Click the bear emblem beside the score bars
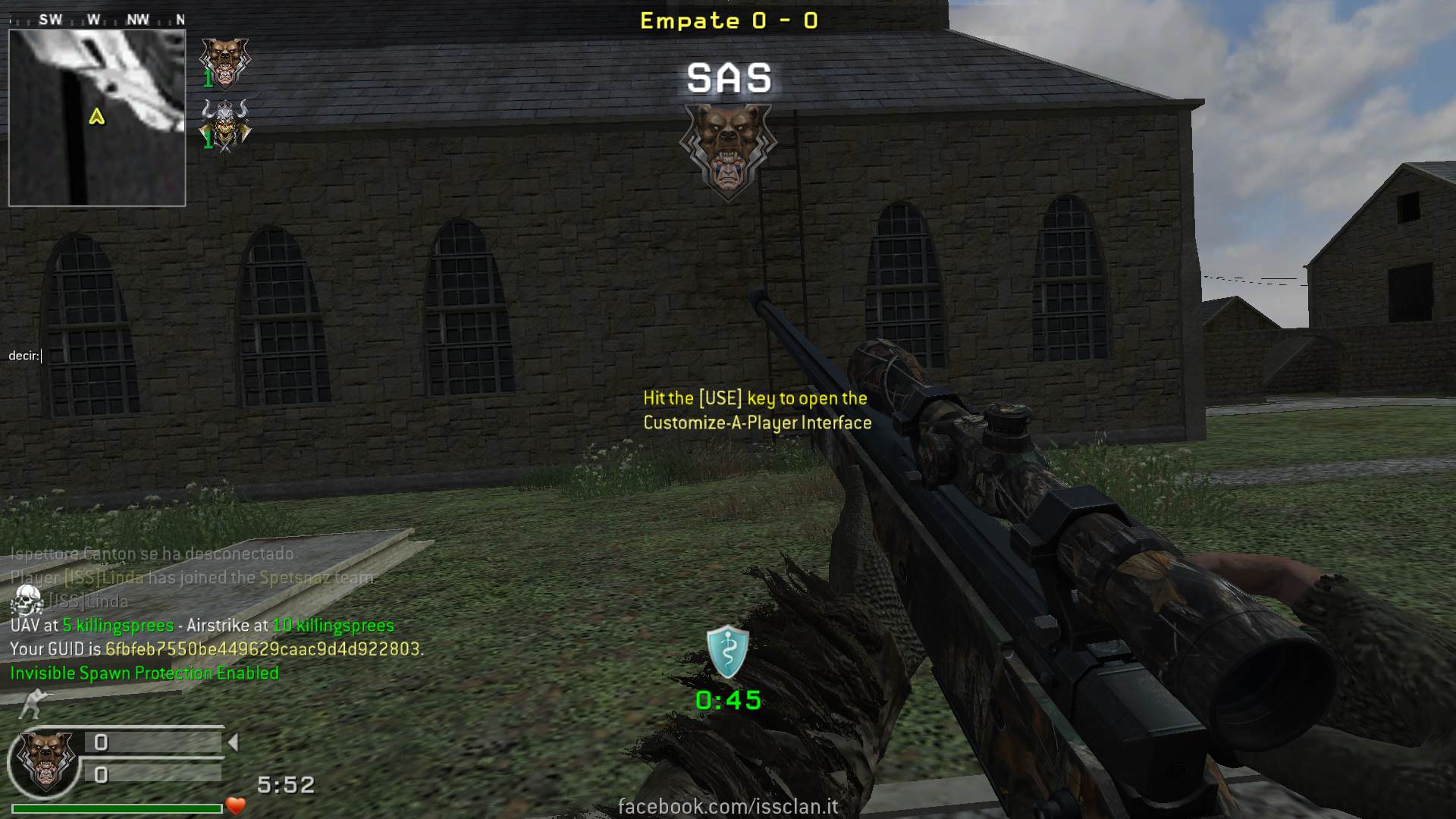The height and width of the screenshot is (819, 1456). (45, 761)
